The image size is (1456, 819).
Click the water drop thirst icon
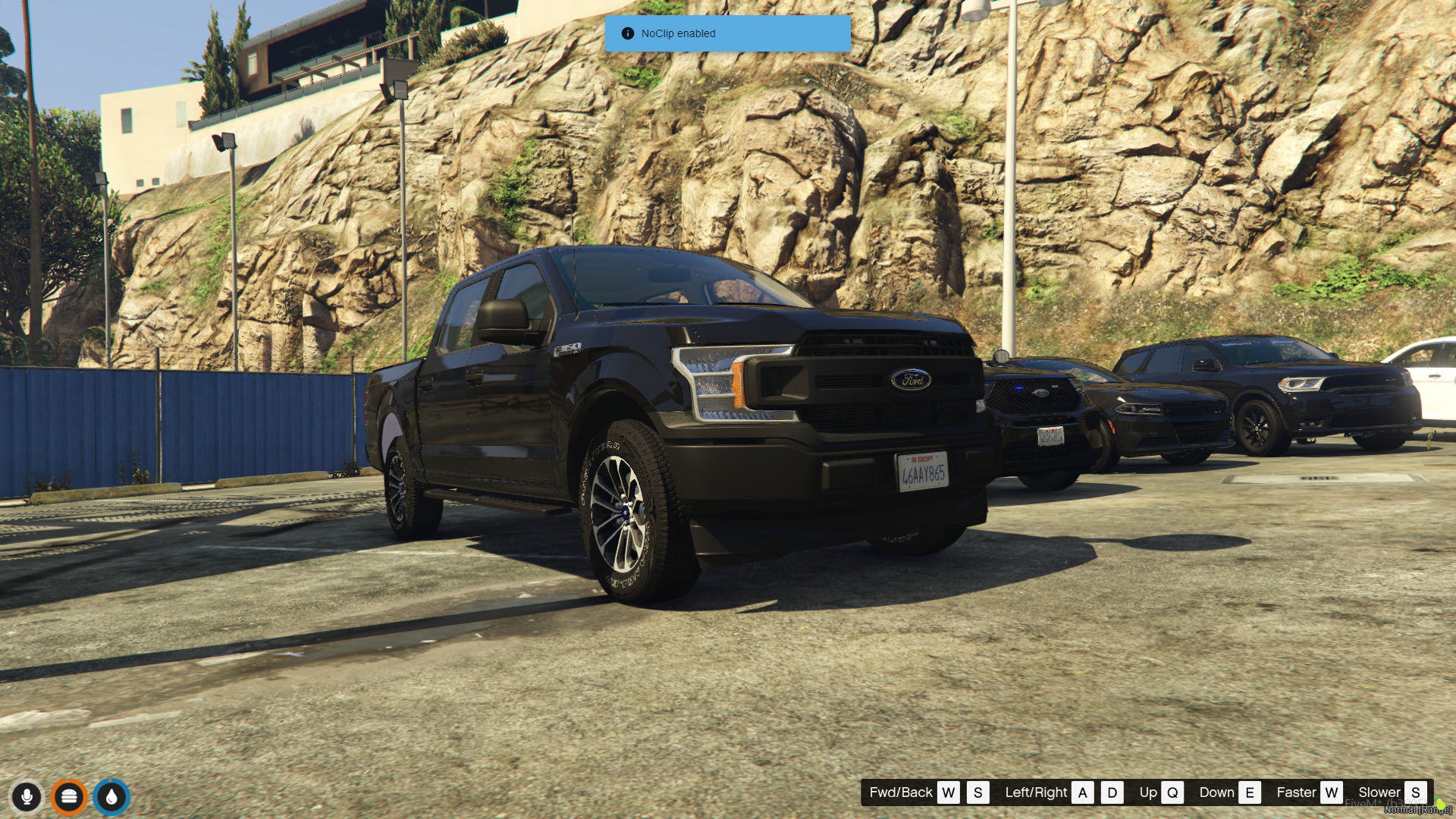coord(111,797)
